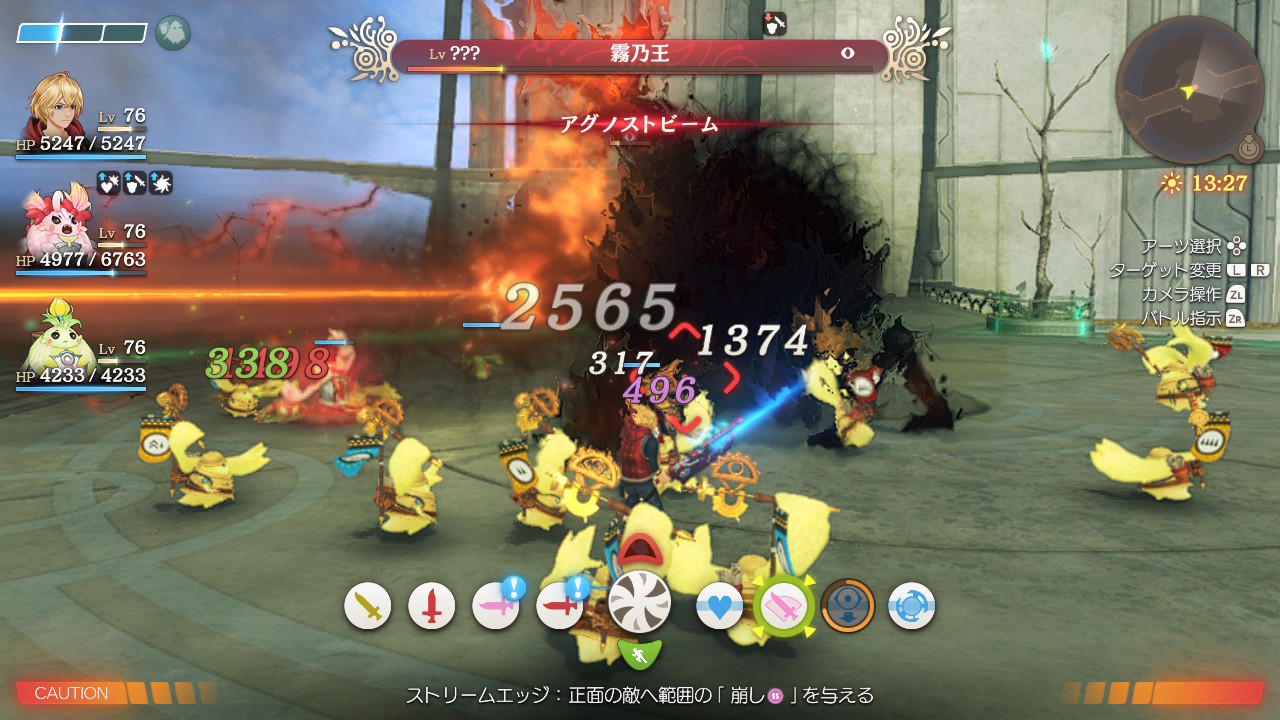Select the cooling-down art with orange ring
The image size is (1280, 720).
coord(848,606)
